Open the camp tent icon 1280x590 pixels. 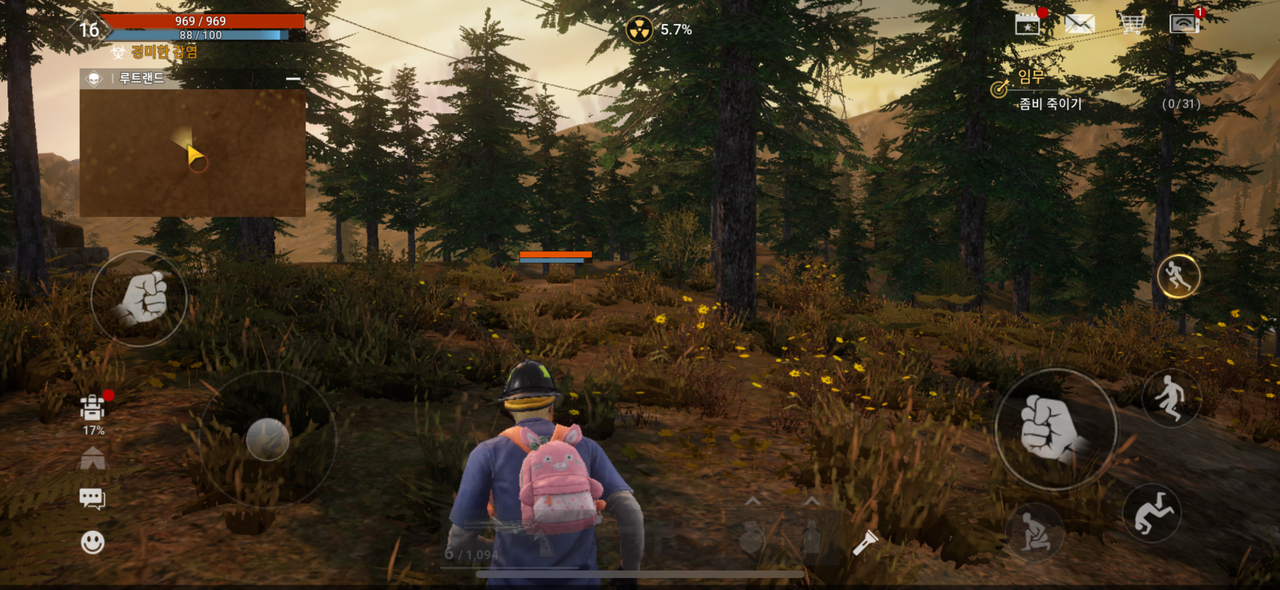(93, 458)
